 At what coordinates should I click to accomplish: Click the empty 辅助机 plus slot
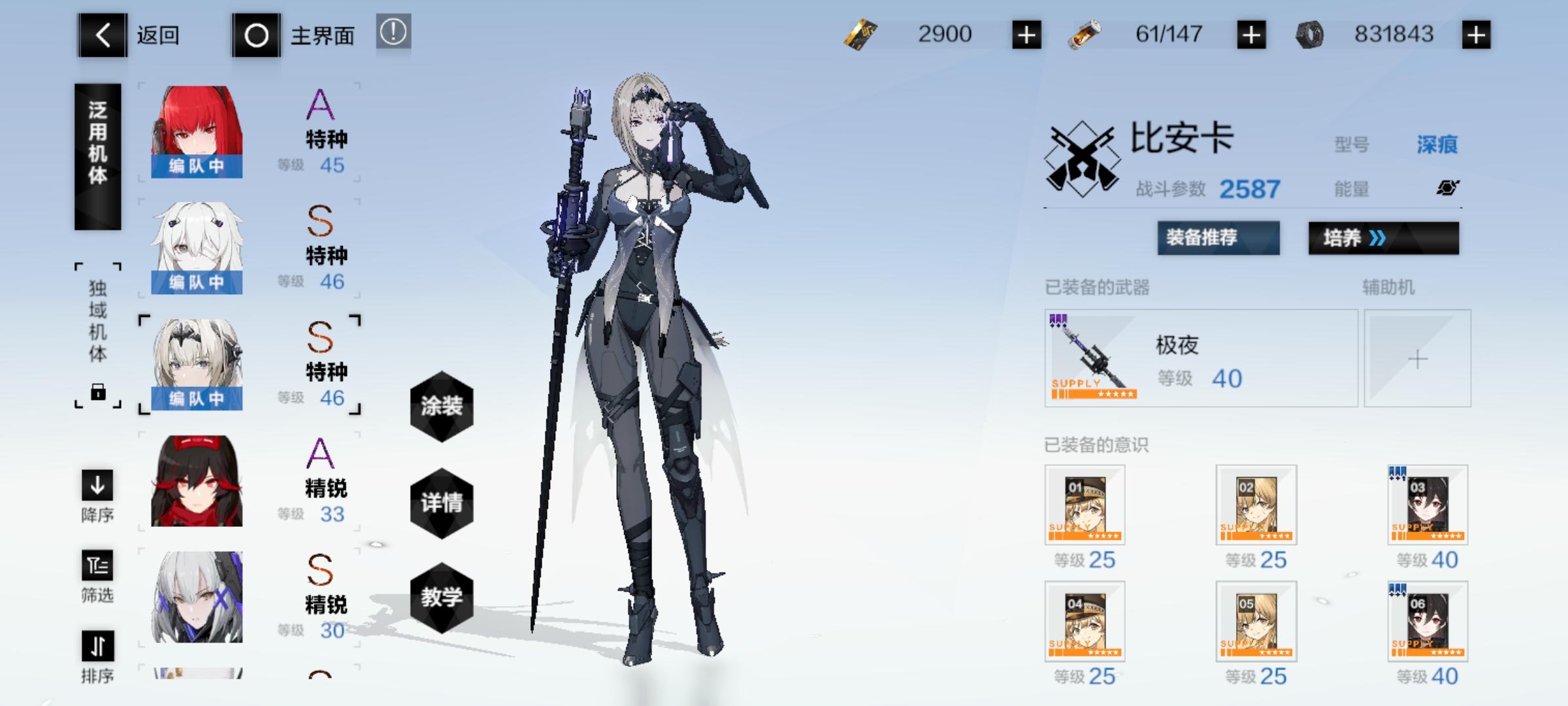(1416, 358)
